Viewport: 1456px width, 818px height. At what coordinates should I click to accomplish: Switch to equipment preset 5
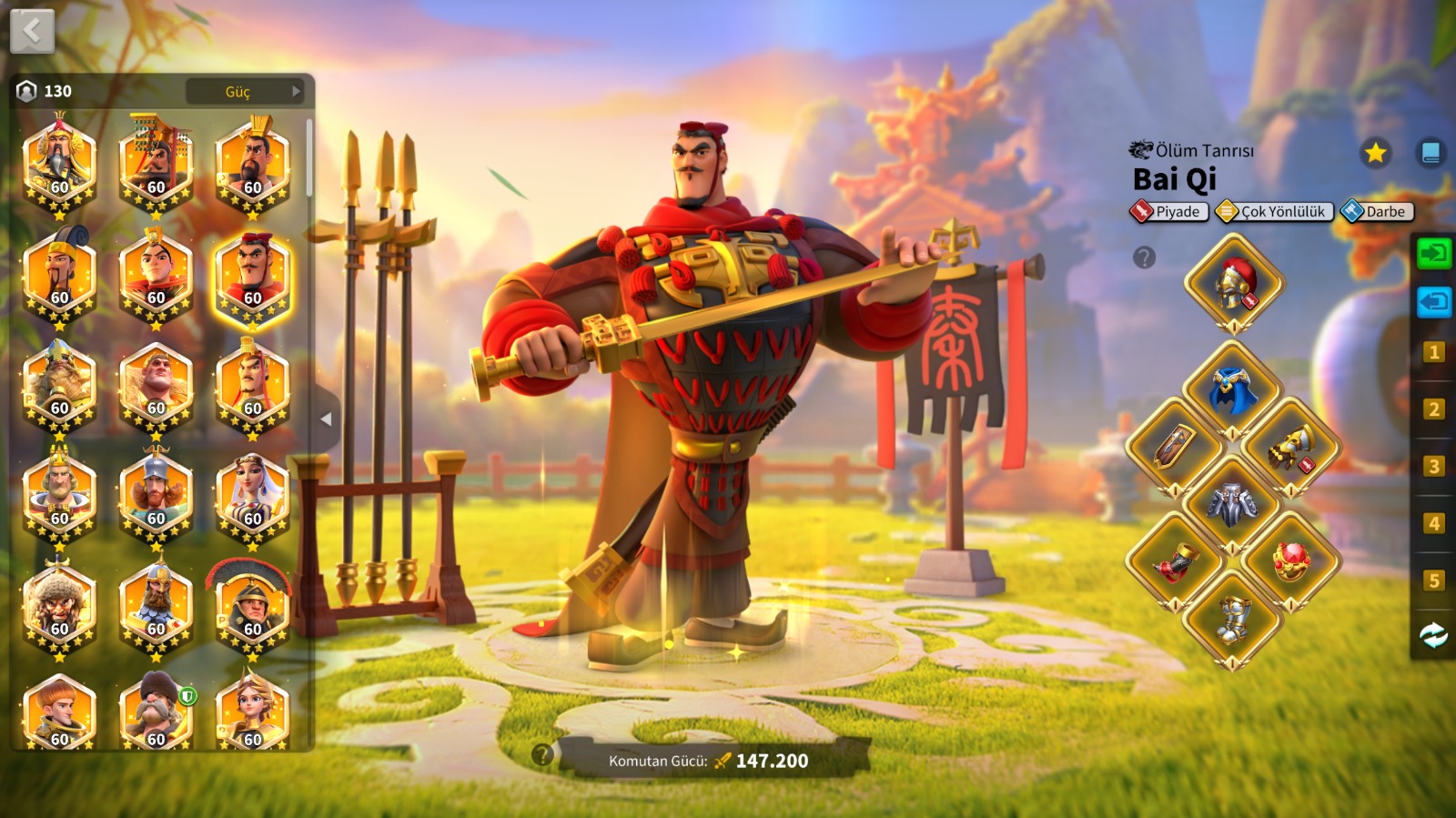(x=1433, y=581)
